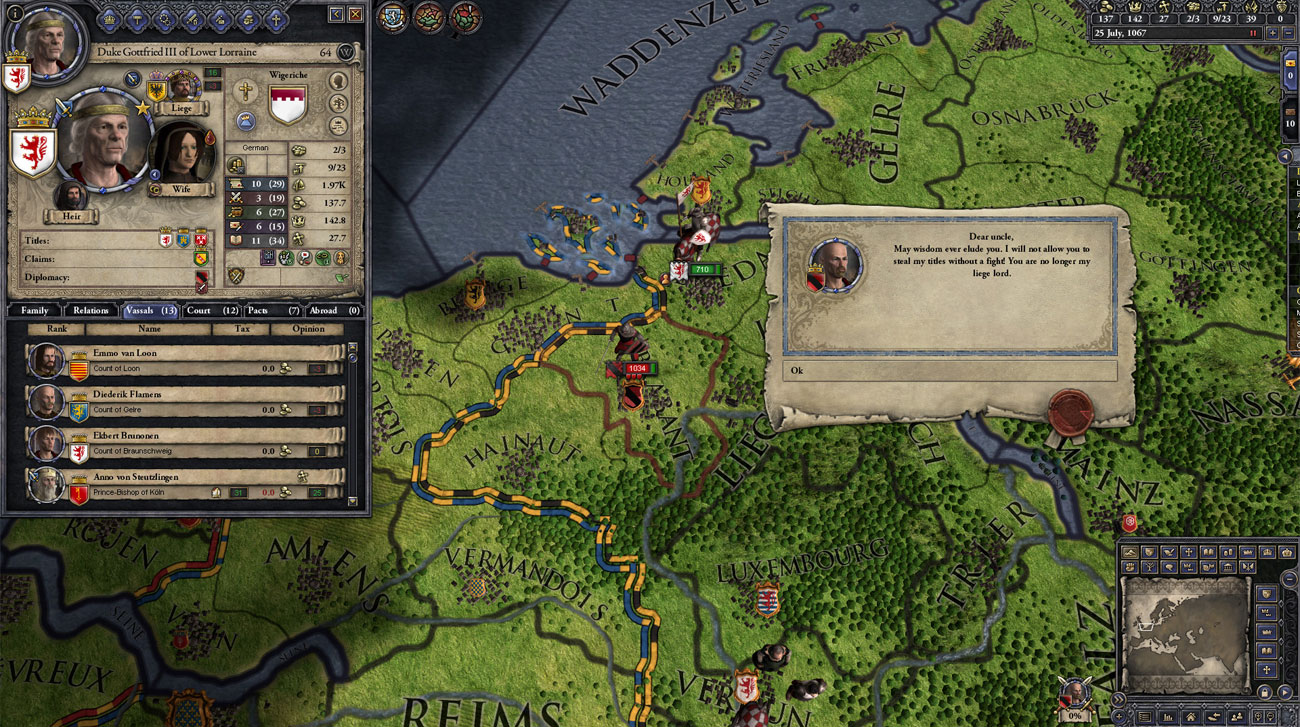Pause the game on the date panel
Image resolution: width=1300 pixels, height=727 pixels.
pos(1252,33)
